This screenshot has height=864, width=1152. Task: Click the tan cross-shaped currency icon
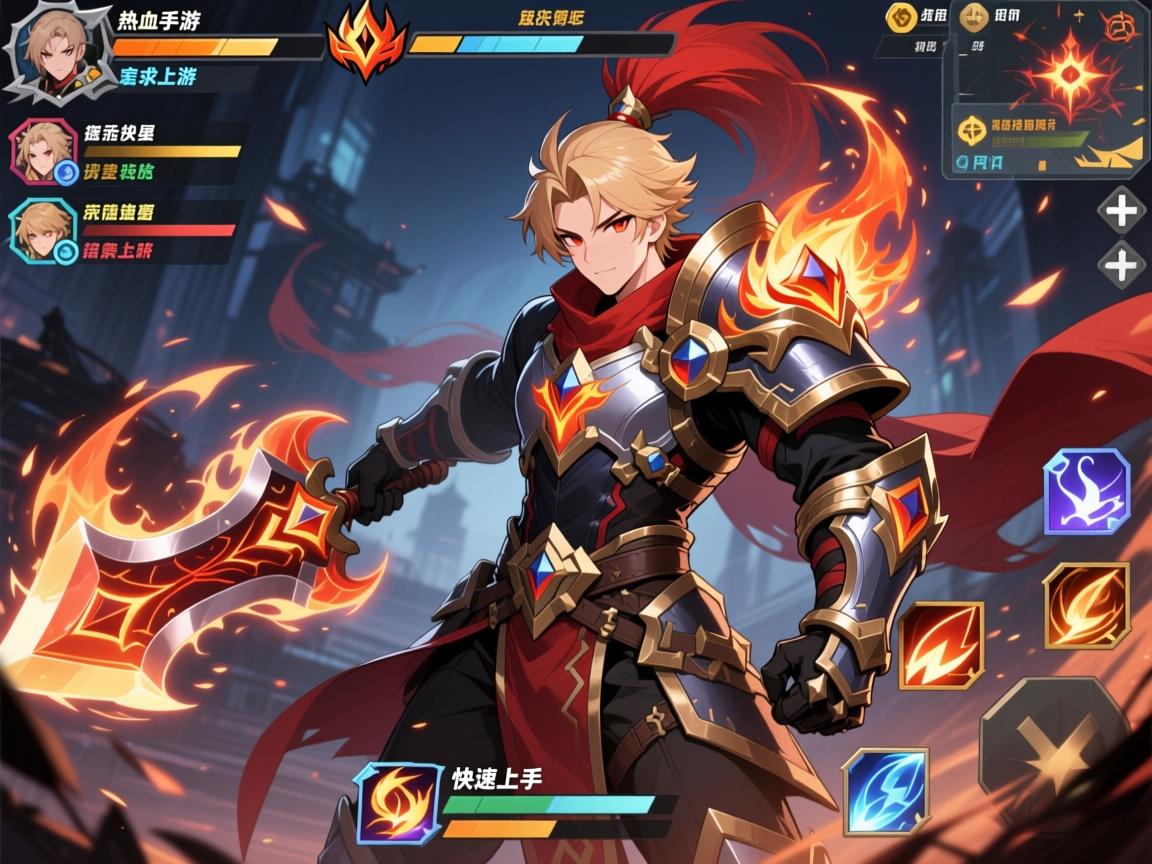coord(972,17)
